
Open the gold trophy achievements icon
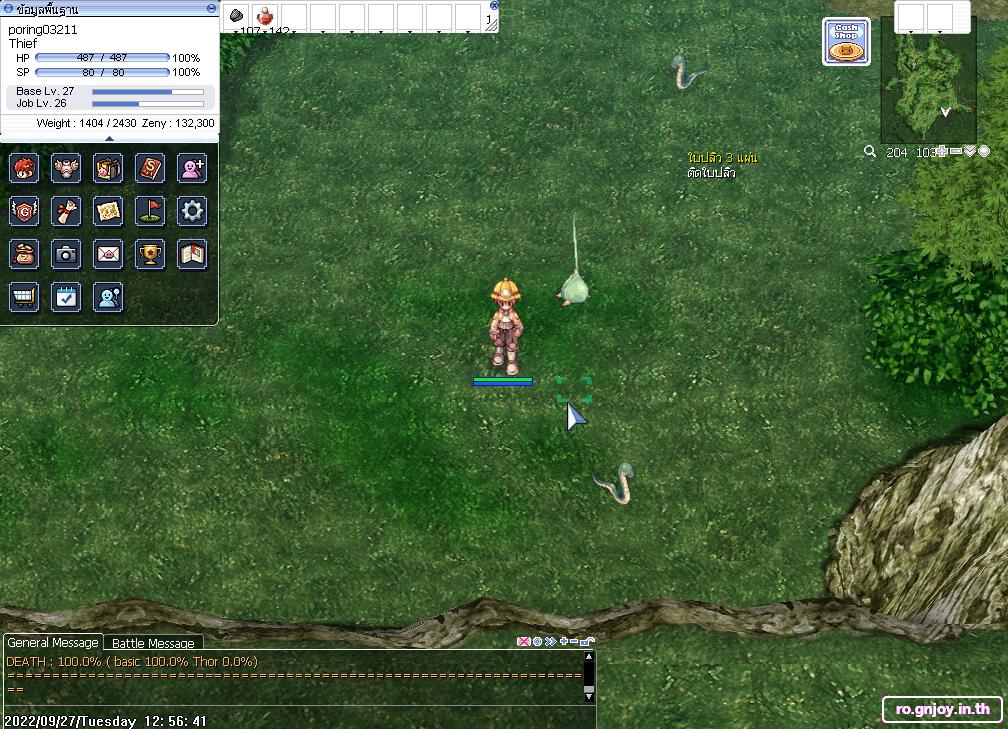coord(150,254)
